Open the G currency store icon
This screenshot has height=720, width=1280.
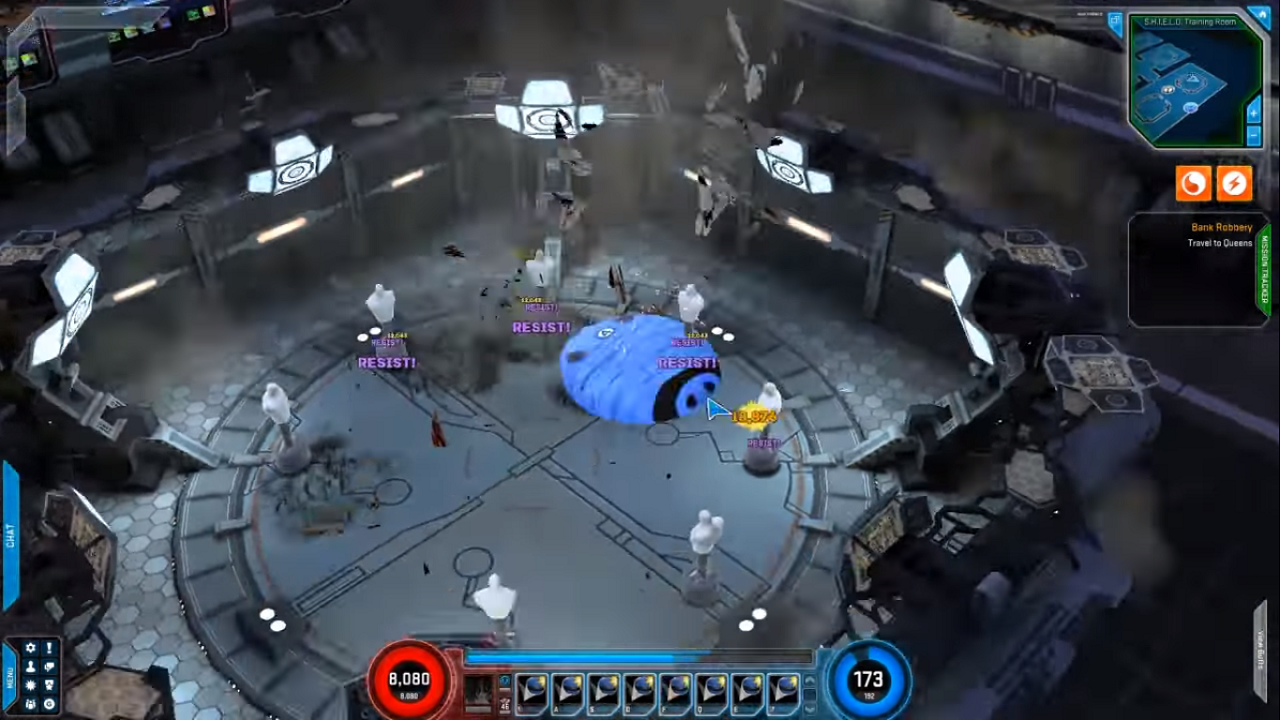(49, 704)
